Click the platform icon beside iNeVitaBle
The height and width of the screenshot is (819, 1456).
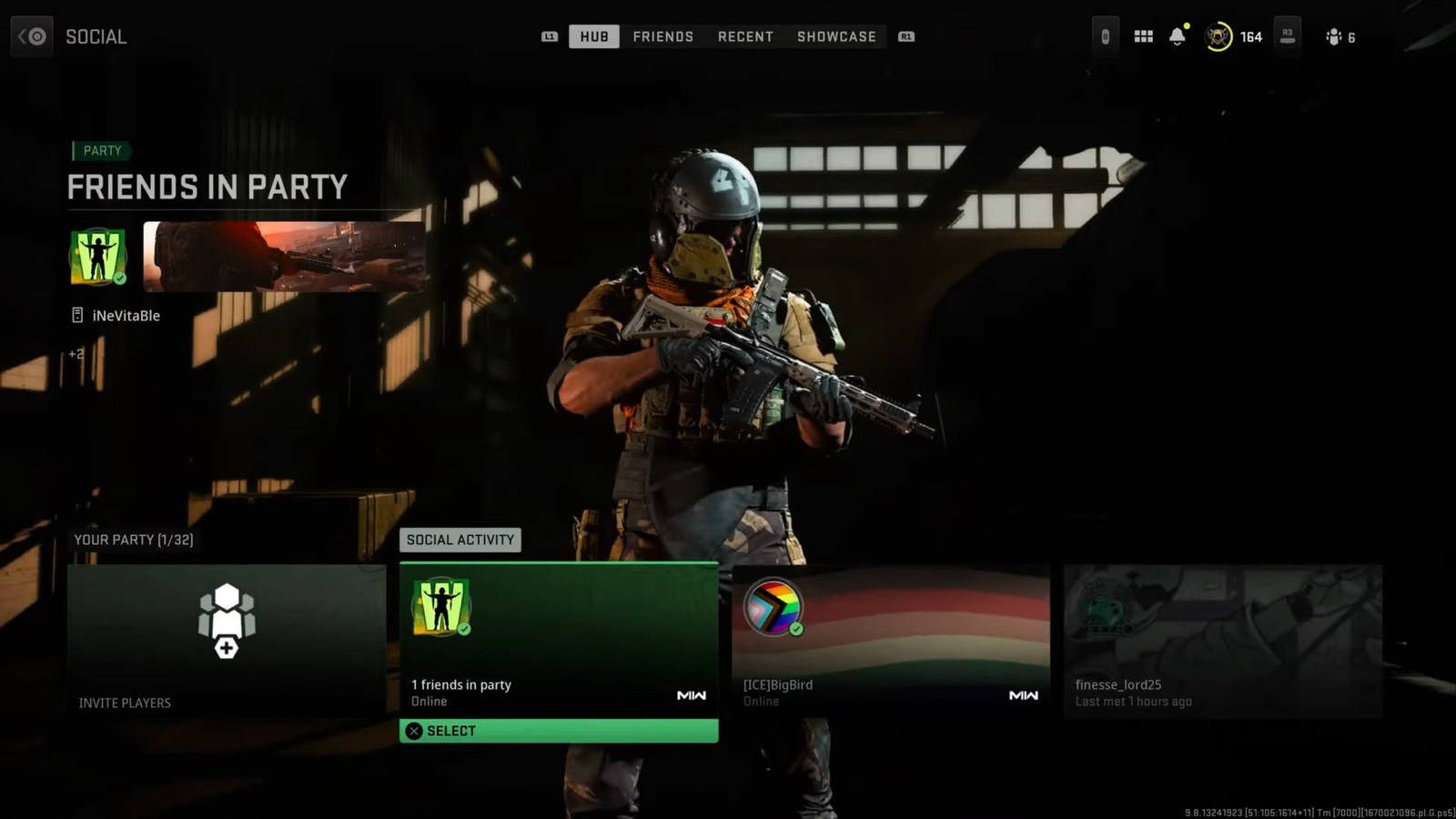pos(76,315)
